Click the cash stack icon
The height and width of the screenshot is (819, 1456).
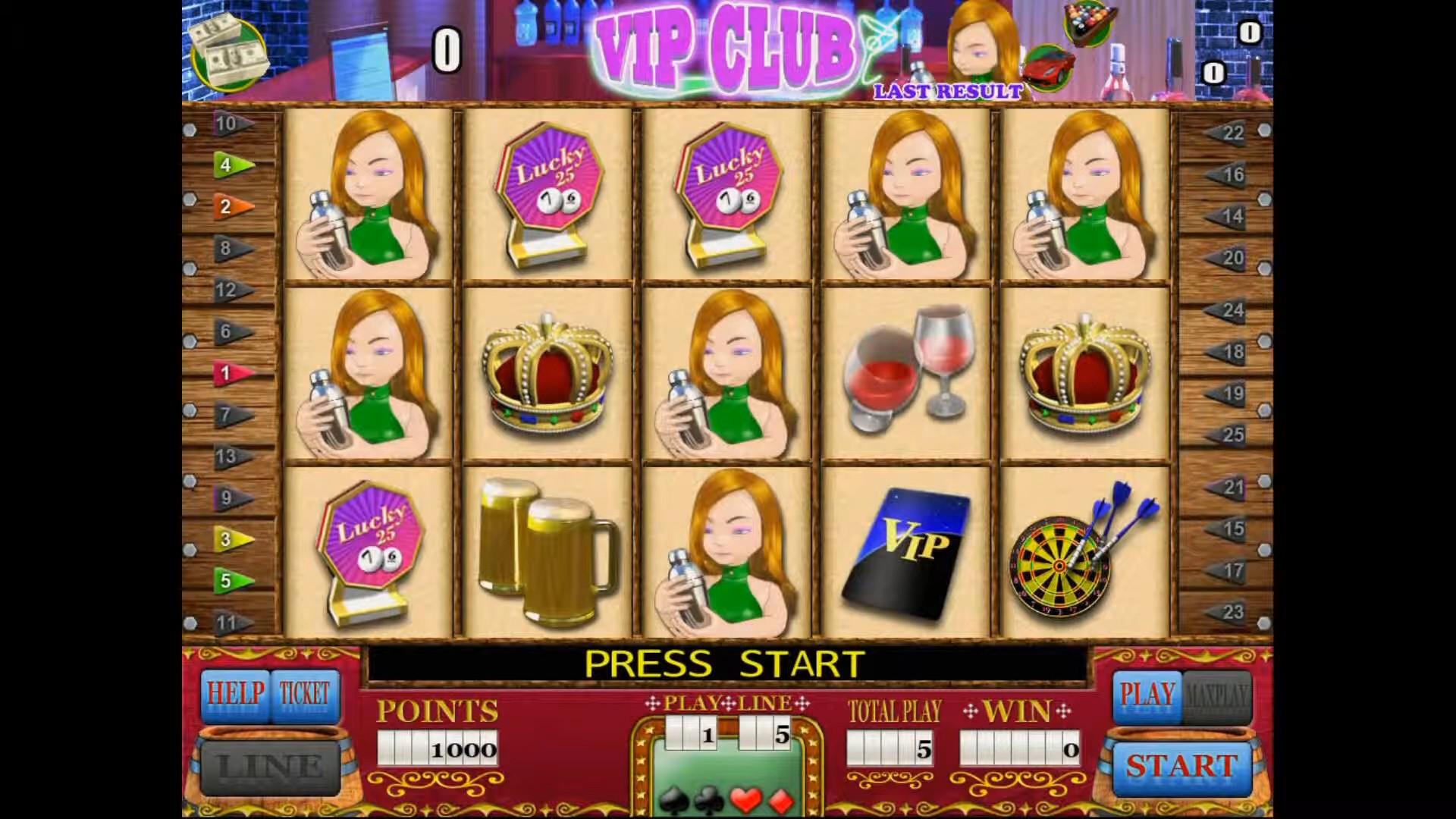point(229,52)
